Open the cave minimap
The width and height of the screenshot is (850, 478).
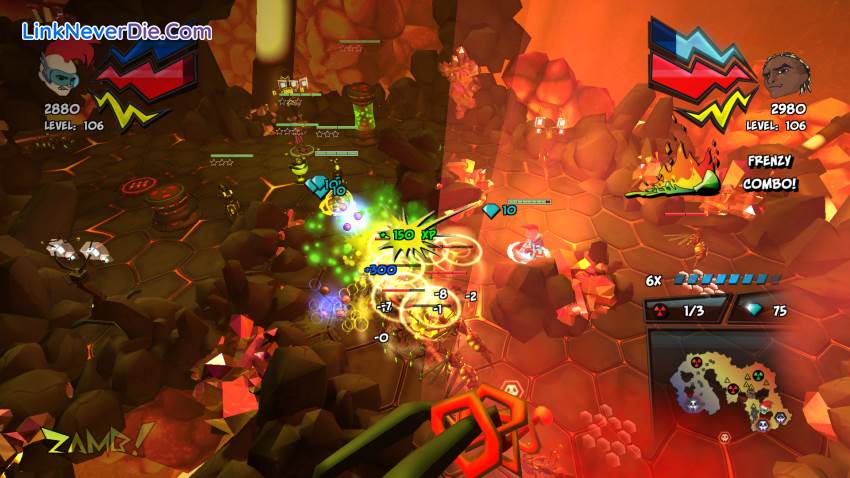(728, 385)
